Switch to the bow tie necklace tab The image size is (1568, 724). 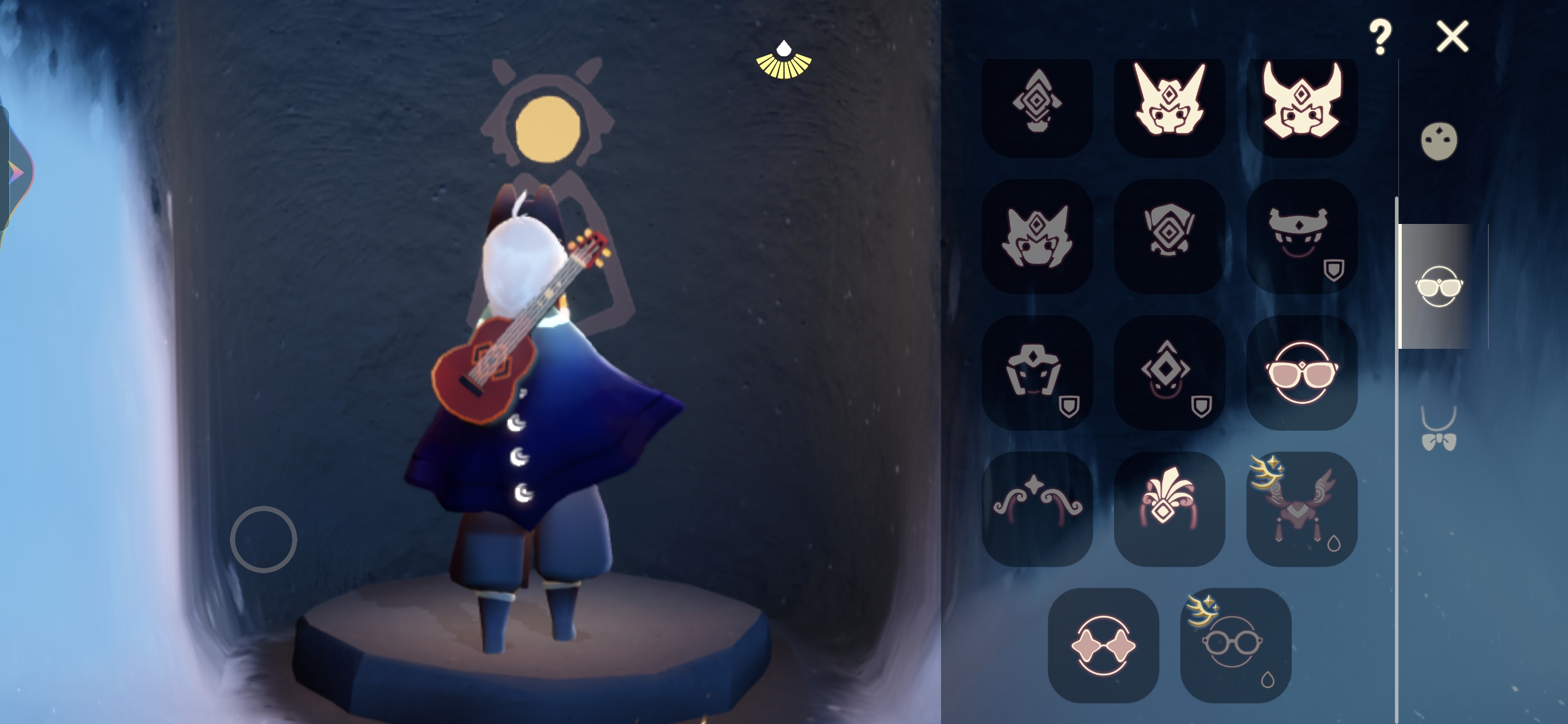click(x=1439, y=430)
